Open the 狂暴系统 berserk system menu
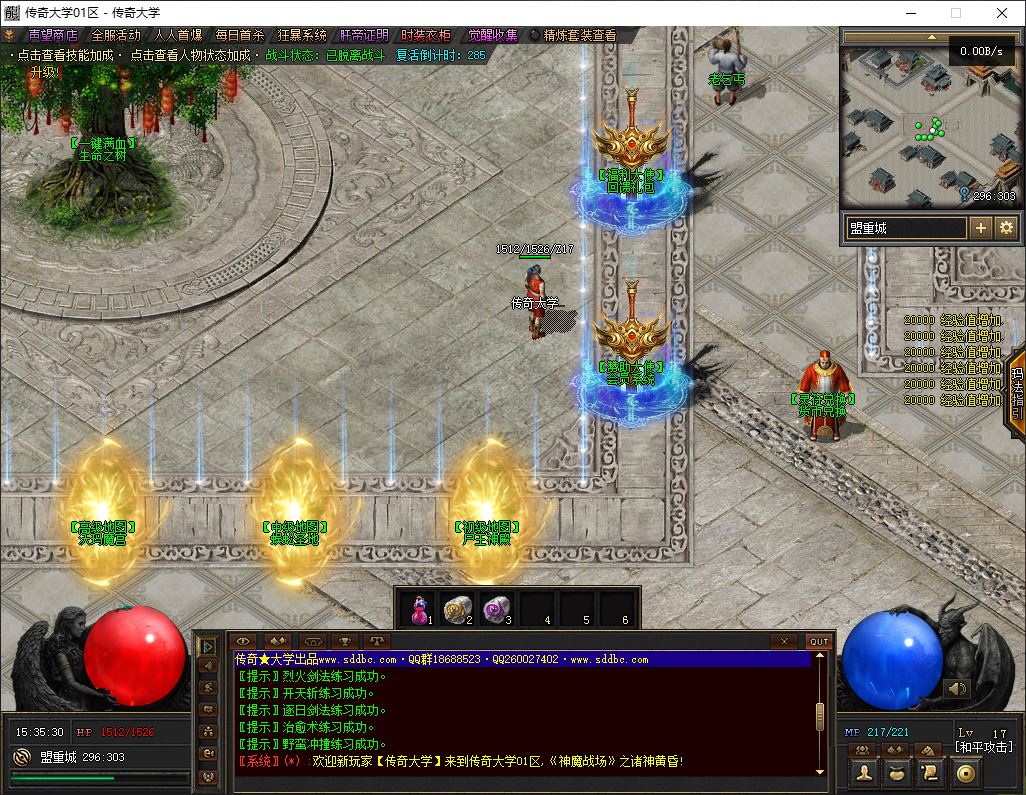Screen dimensions: 1026x795 pos(301,35)
